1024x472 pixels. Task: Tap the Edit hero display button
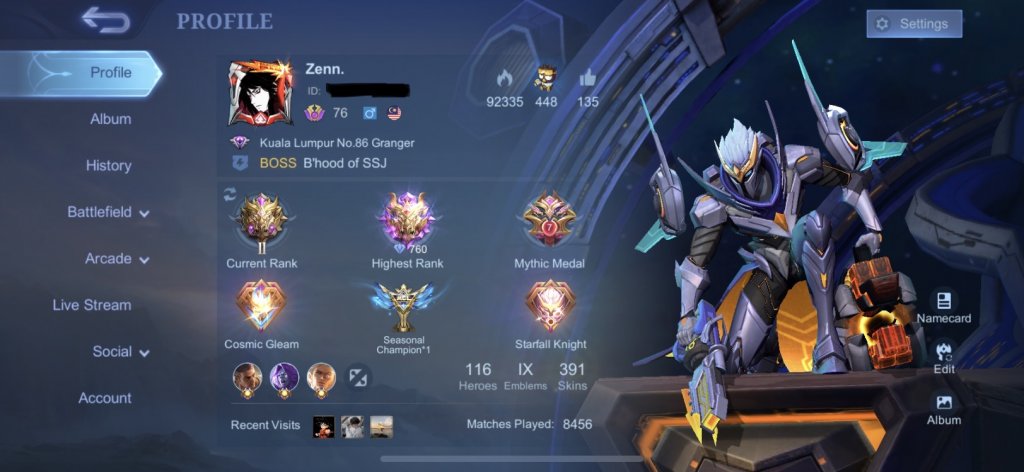click(x=944, y=357)
